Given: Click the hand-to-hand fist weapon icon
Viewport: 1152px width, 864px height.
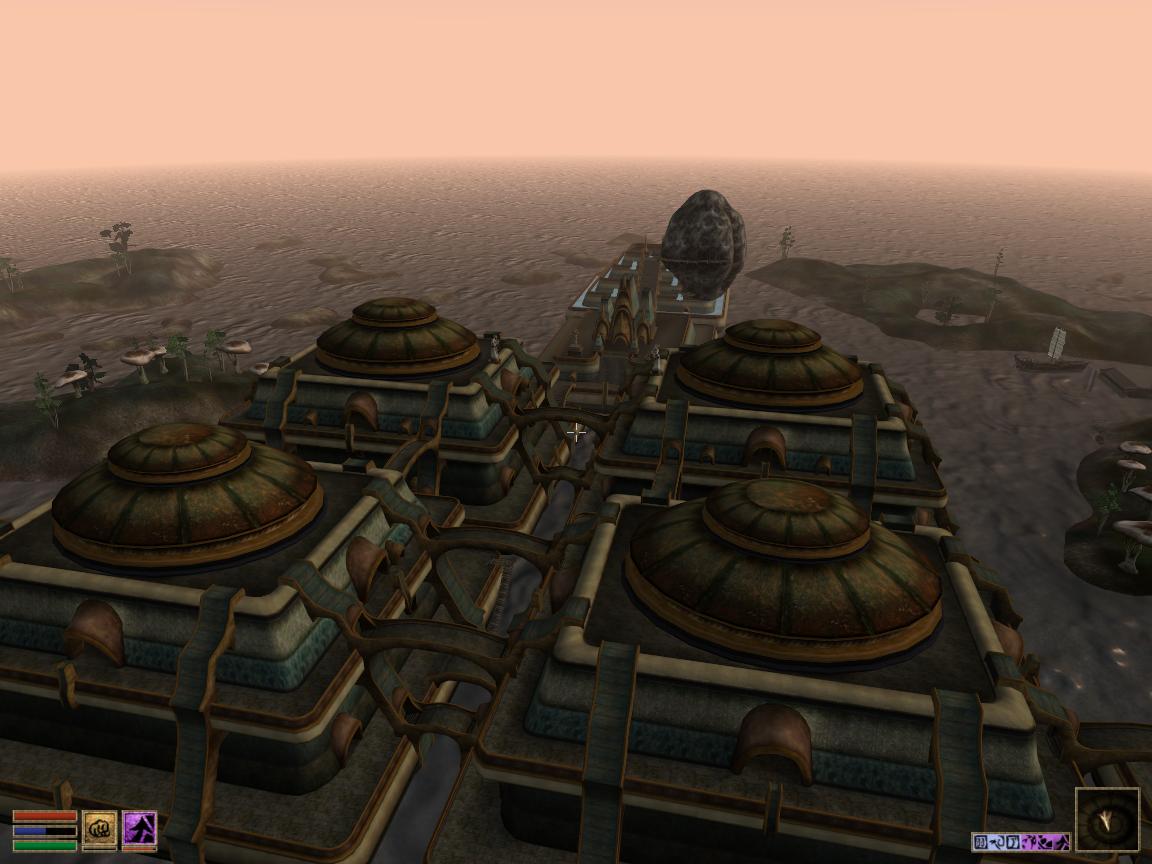Looking at the screenshot, I should 99,828.
